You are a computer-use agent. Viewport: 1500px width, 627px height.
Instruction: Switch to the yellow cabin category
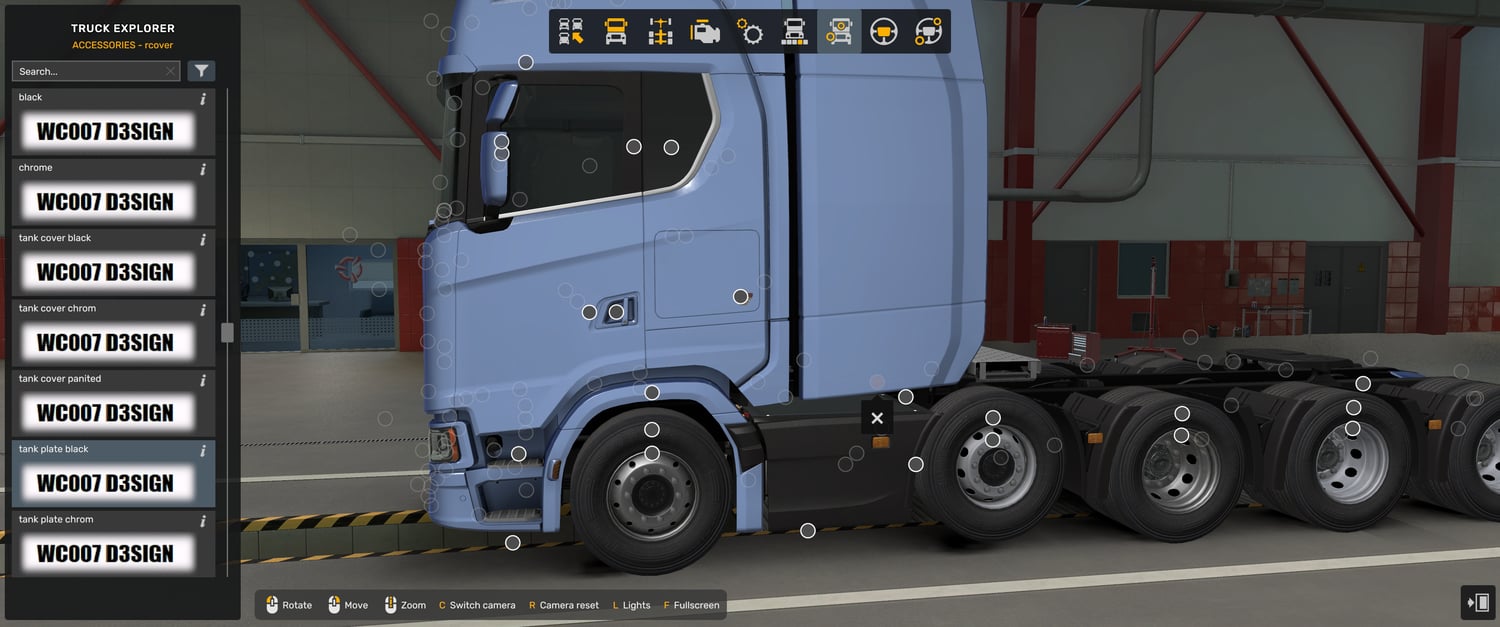point(616,32)
